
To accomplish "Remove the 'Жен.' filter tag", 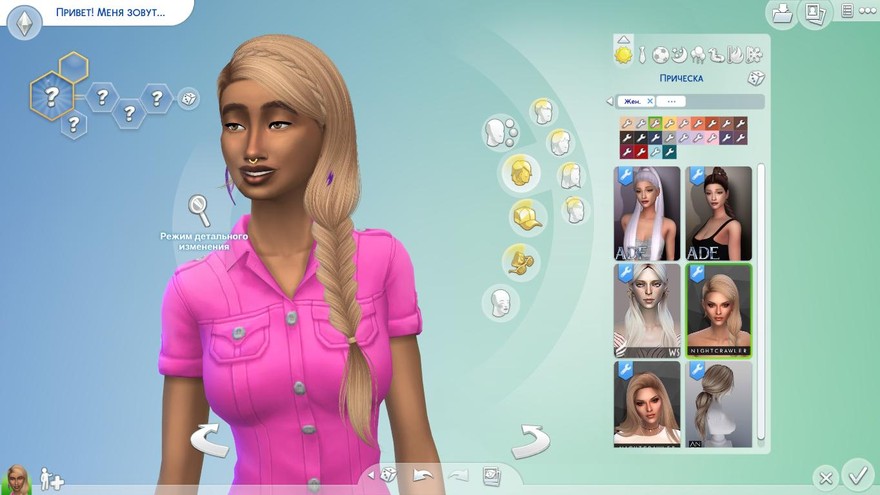I will 649,101.
